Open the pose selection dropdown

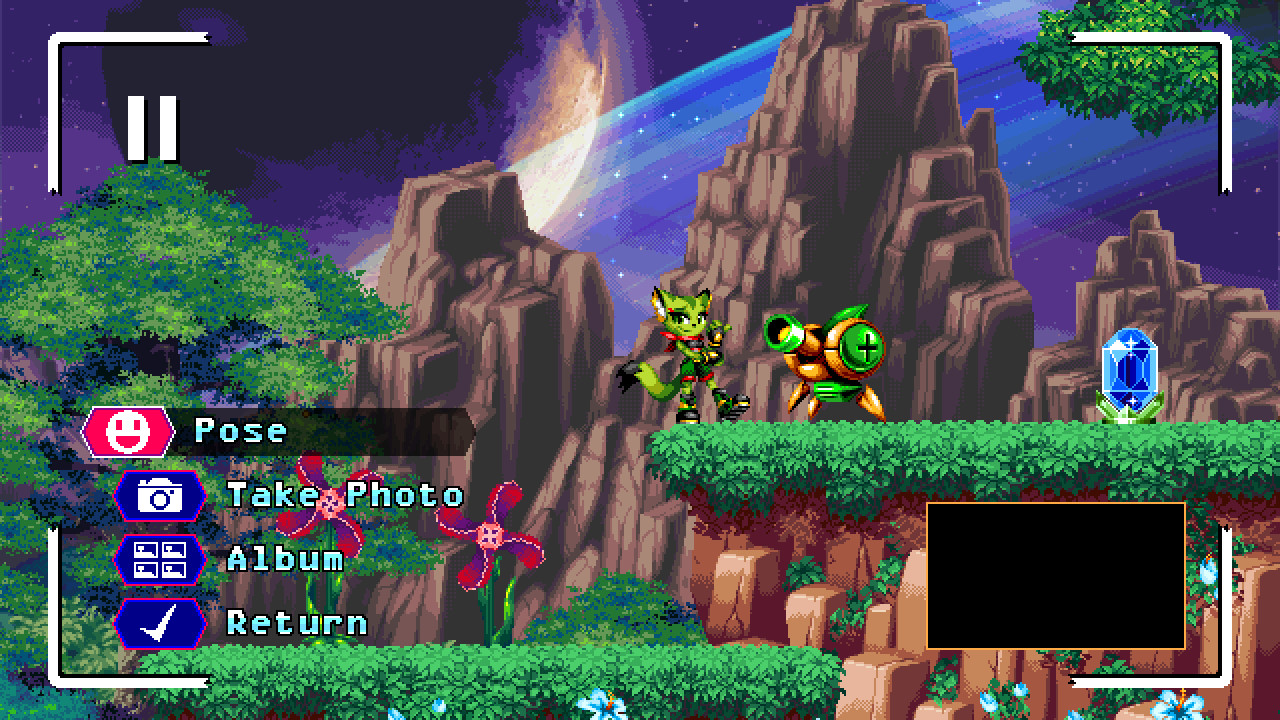[x=240, y=431]
